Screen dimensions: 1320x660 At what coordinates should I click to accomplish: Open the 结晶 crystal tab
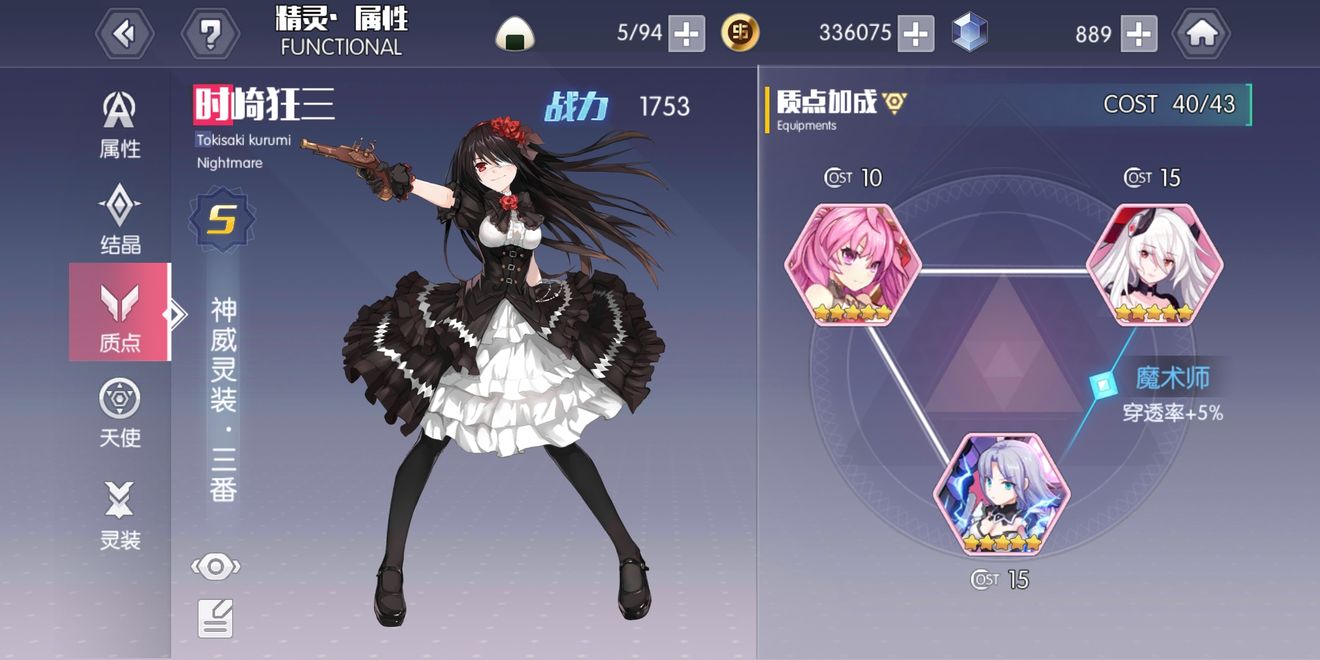pos(120,220)
